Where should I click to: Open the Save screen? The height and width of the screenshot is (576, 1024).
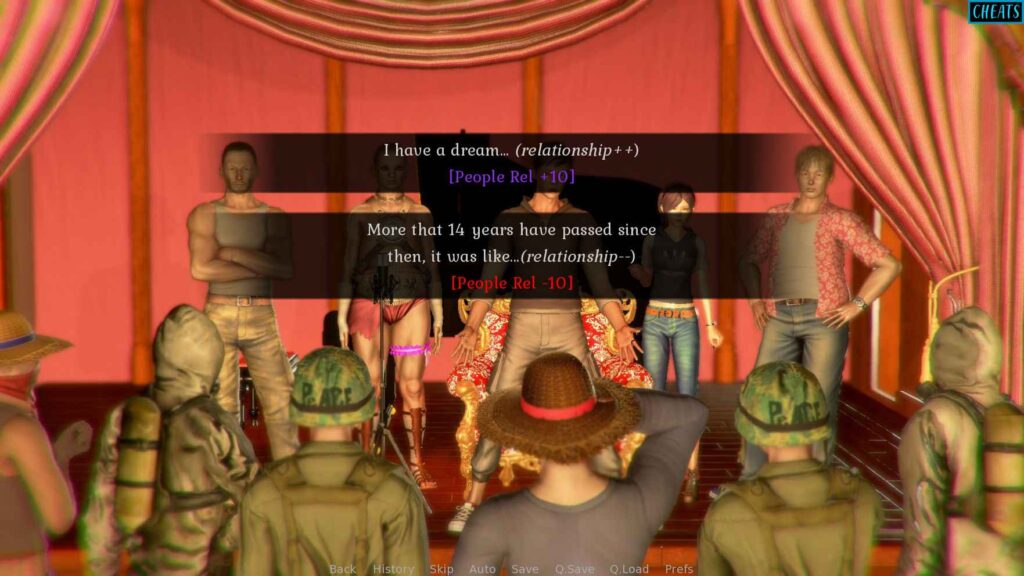[525, 569]
